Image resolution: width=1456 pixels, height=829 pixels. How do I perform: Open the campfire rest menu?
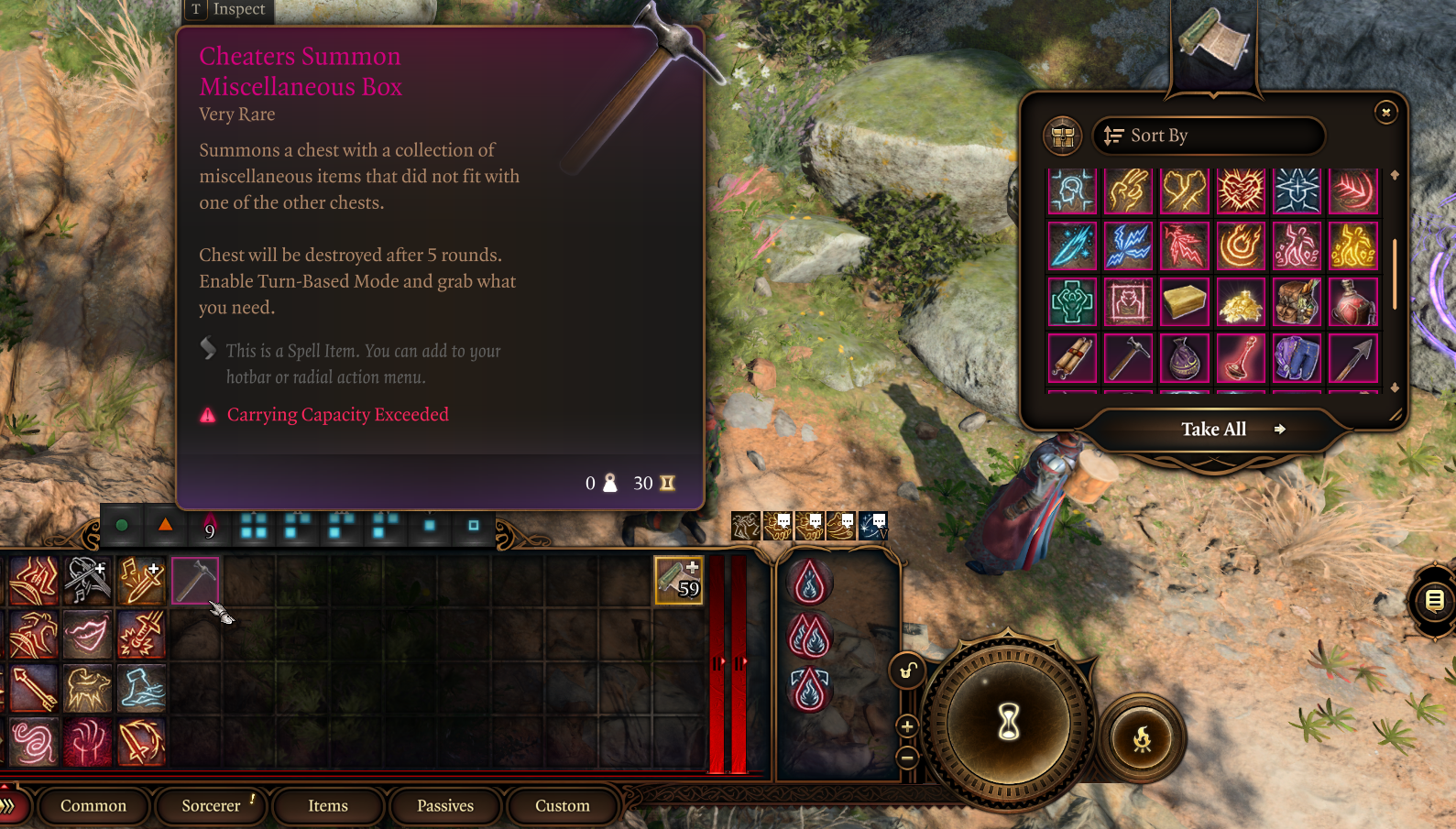pos(1142,738)
